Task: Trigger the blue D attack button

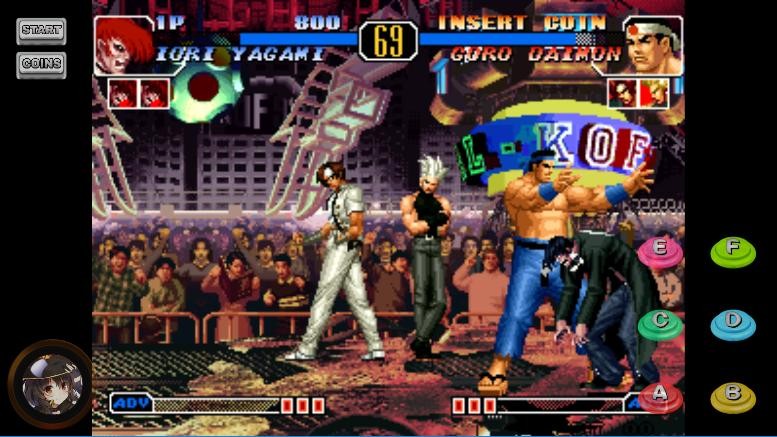Action: [733, 323]
